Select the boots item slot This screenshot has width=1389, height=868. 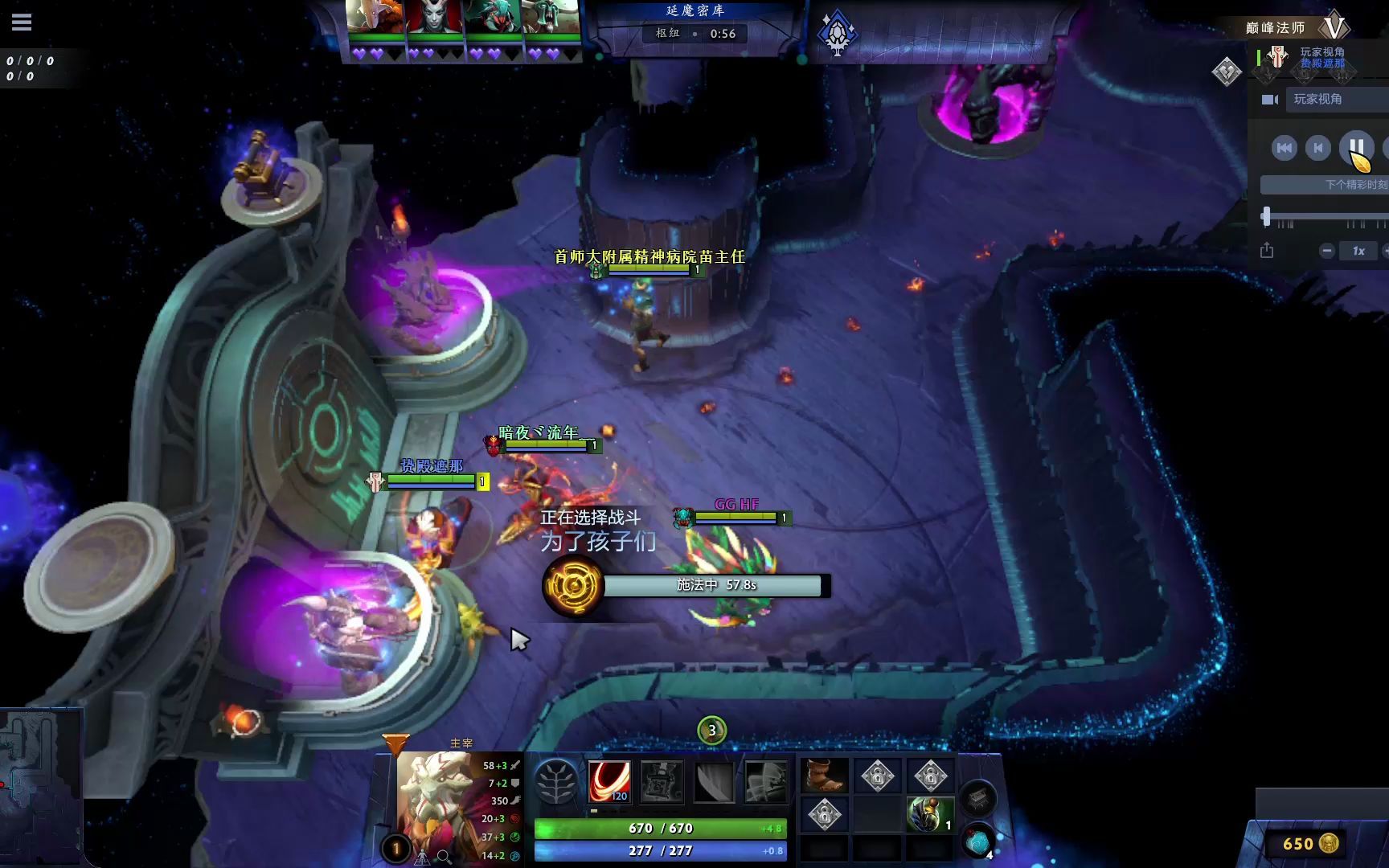coord(824,776)
